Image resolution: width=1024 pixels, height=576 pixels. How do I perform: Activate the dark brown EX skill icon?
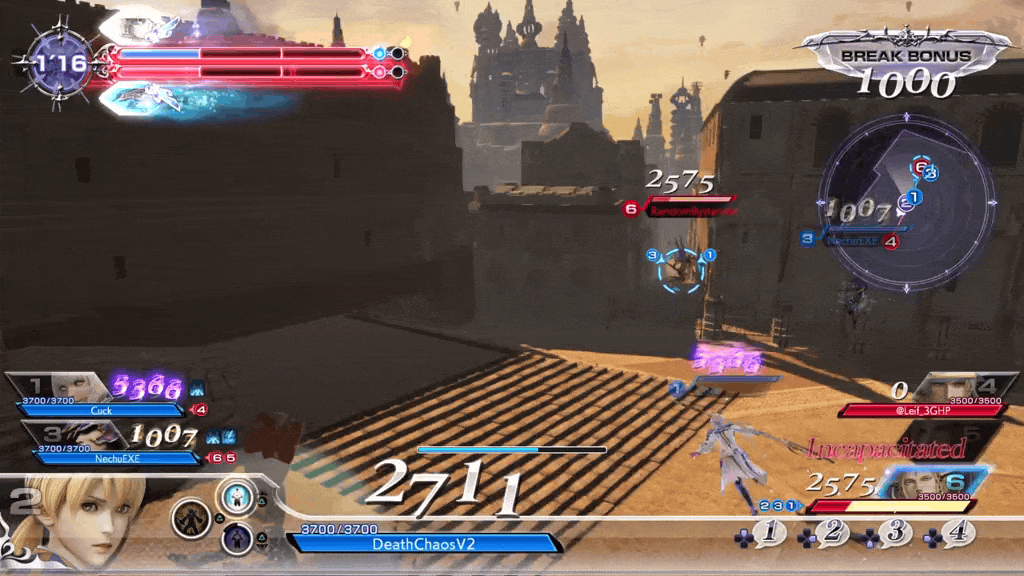189,518
